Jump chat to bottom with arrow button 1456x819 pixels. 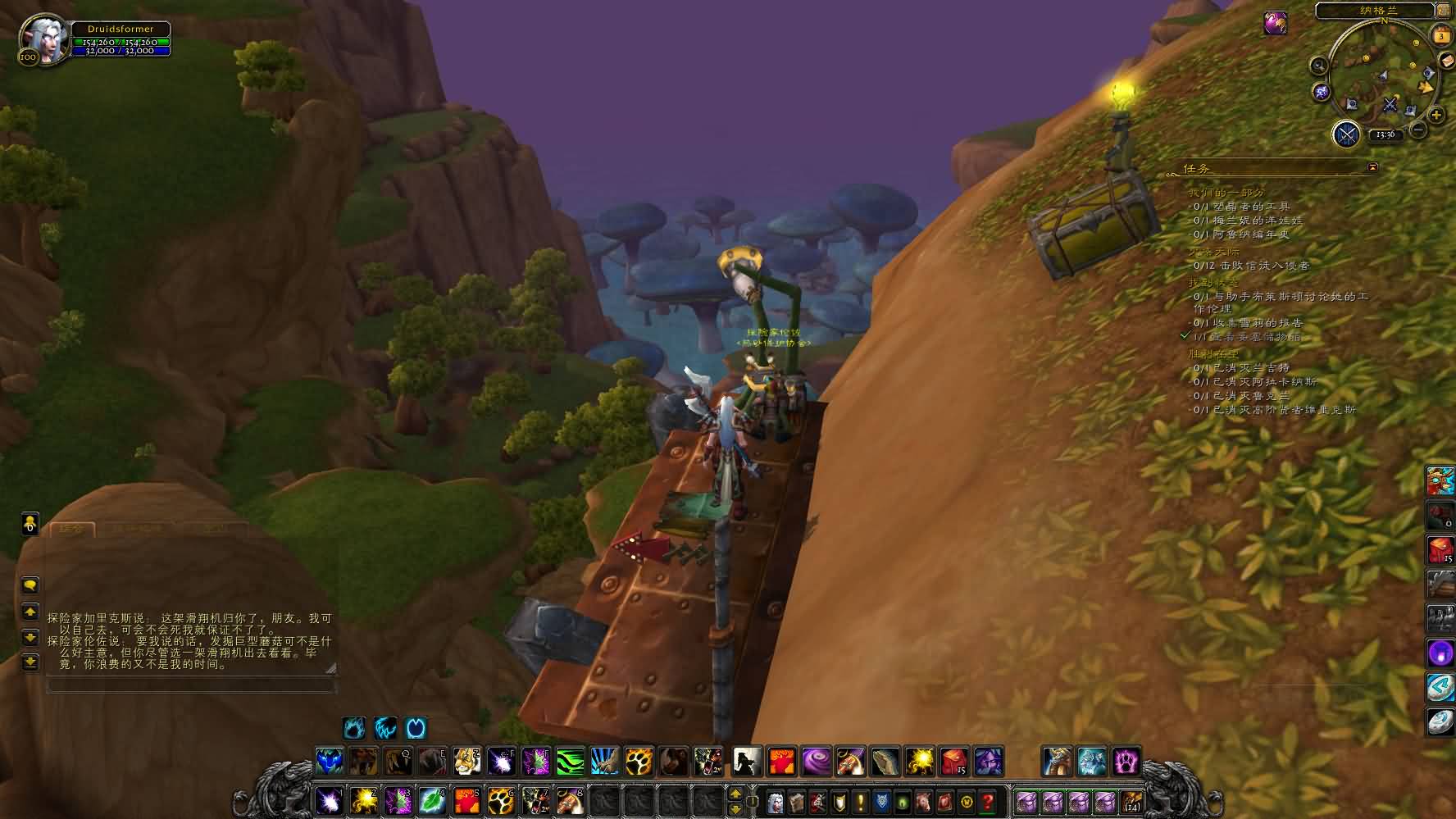(30, 662)
